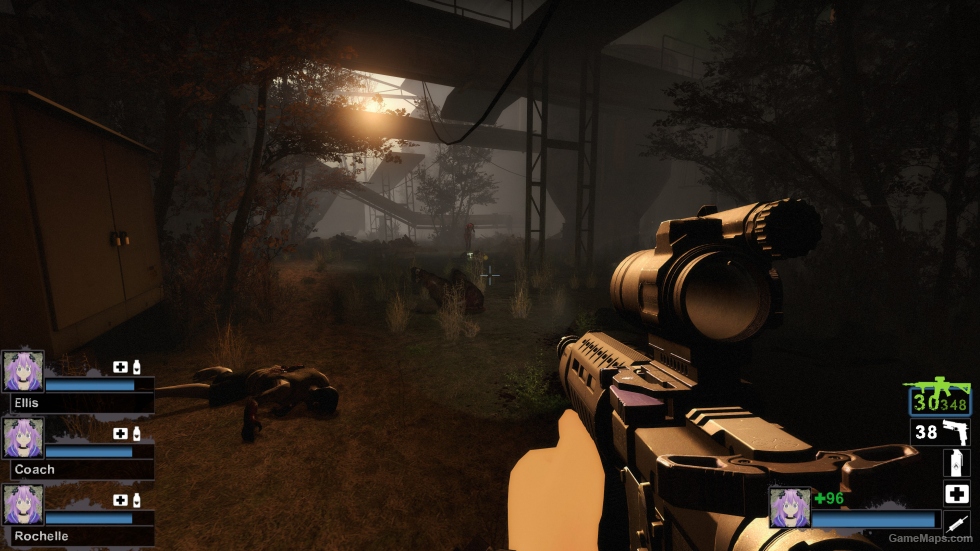
Task: Select the molotov throwable slot
Action: 955,463
